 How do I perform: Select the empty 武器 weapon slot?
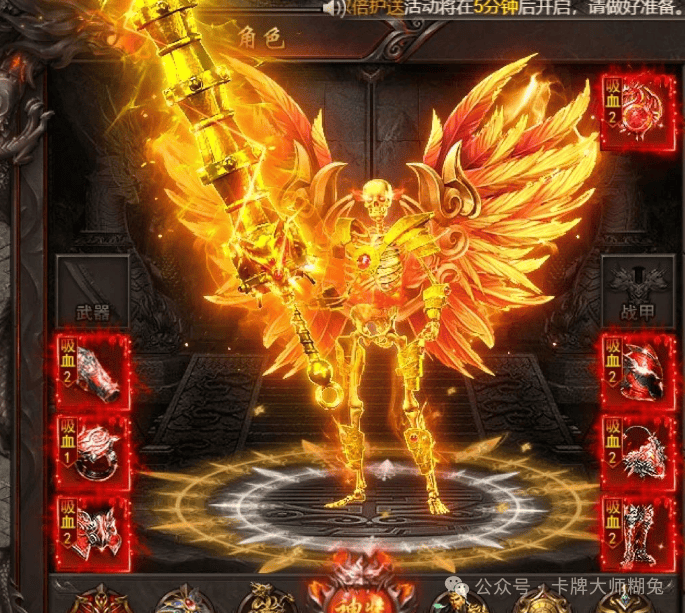[x=93, y=291]
